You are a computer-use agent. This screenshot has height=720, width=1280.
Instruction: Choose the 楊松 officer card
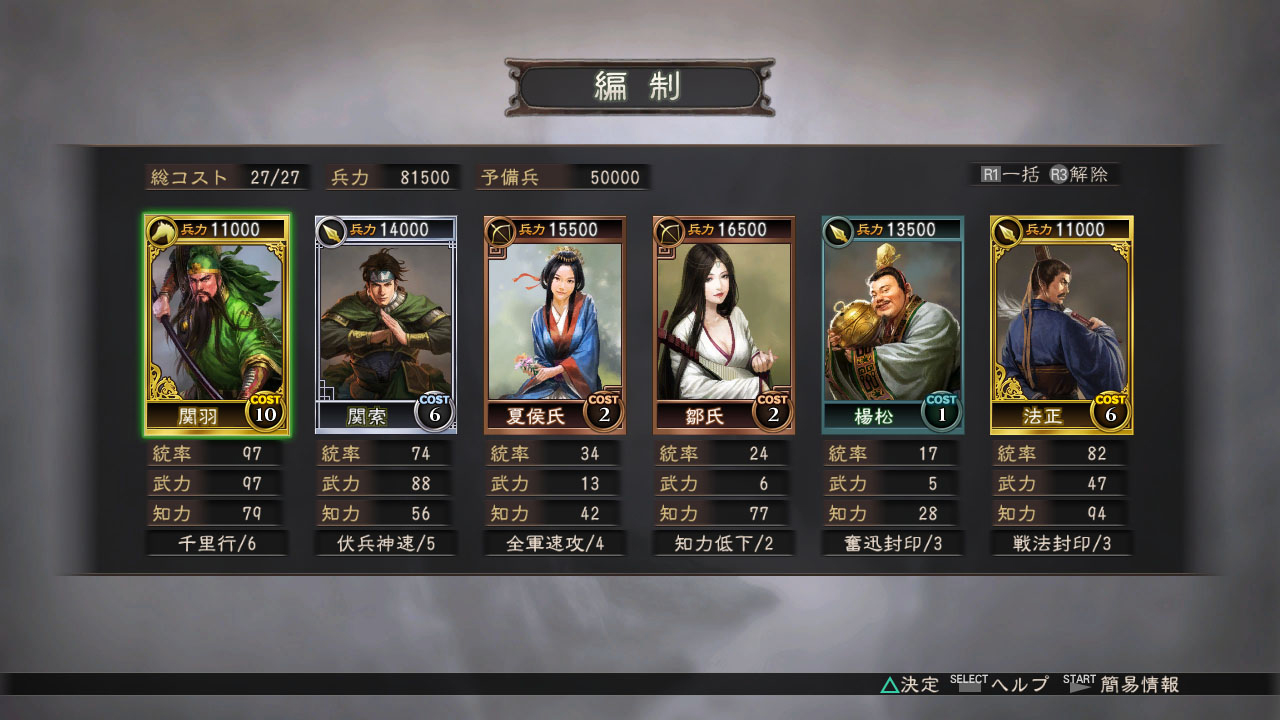[893, 325]
